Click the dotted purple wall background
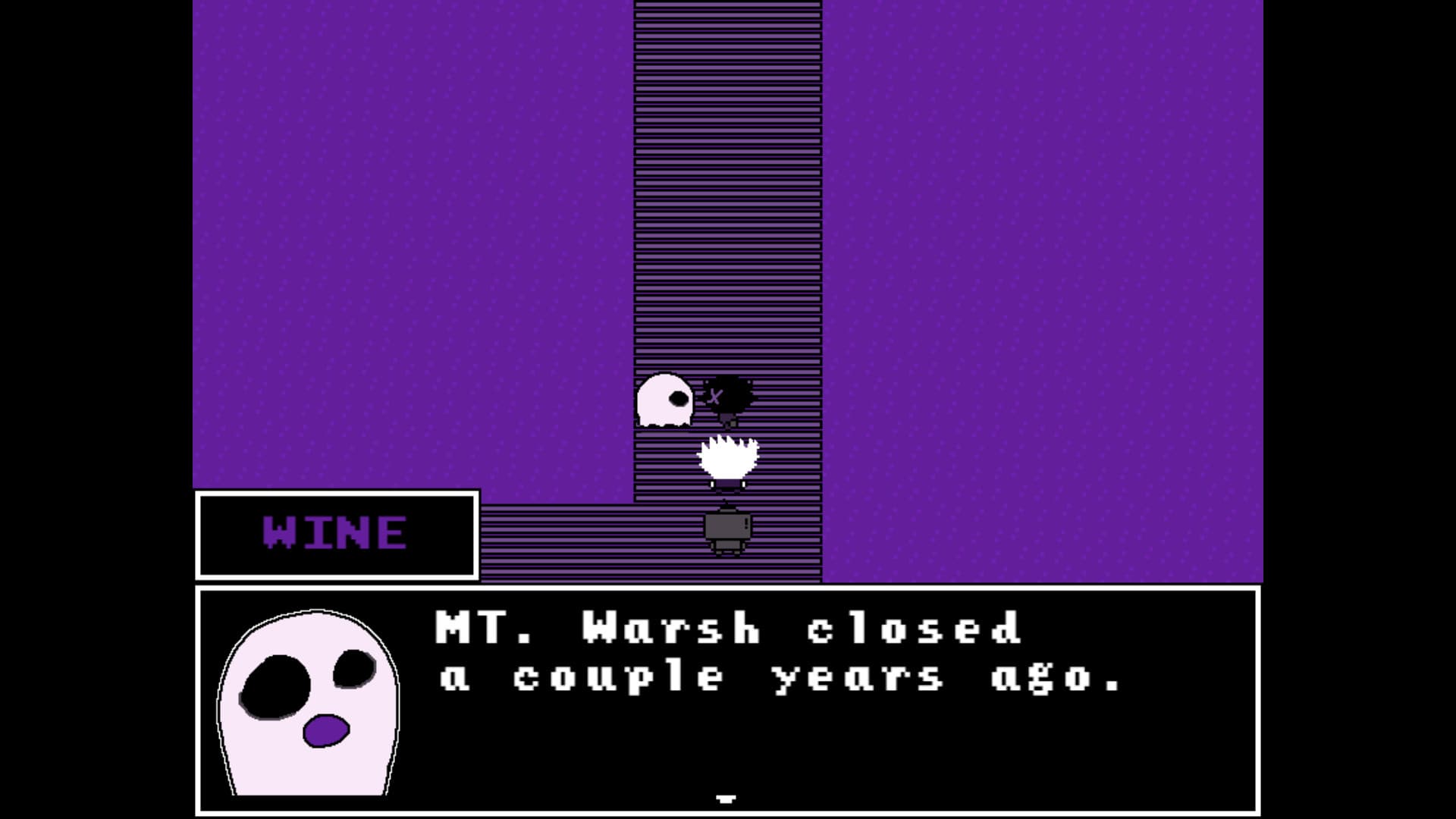 pos(379,227)
